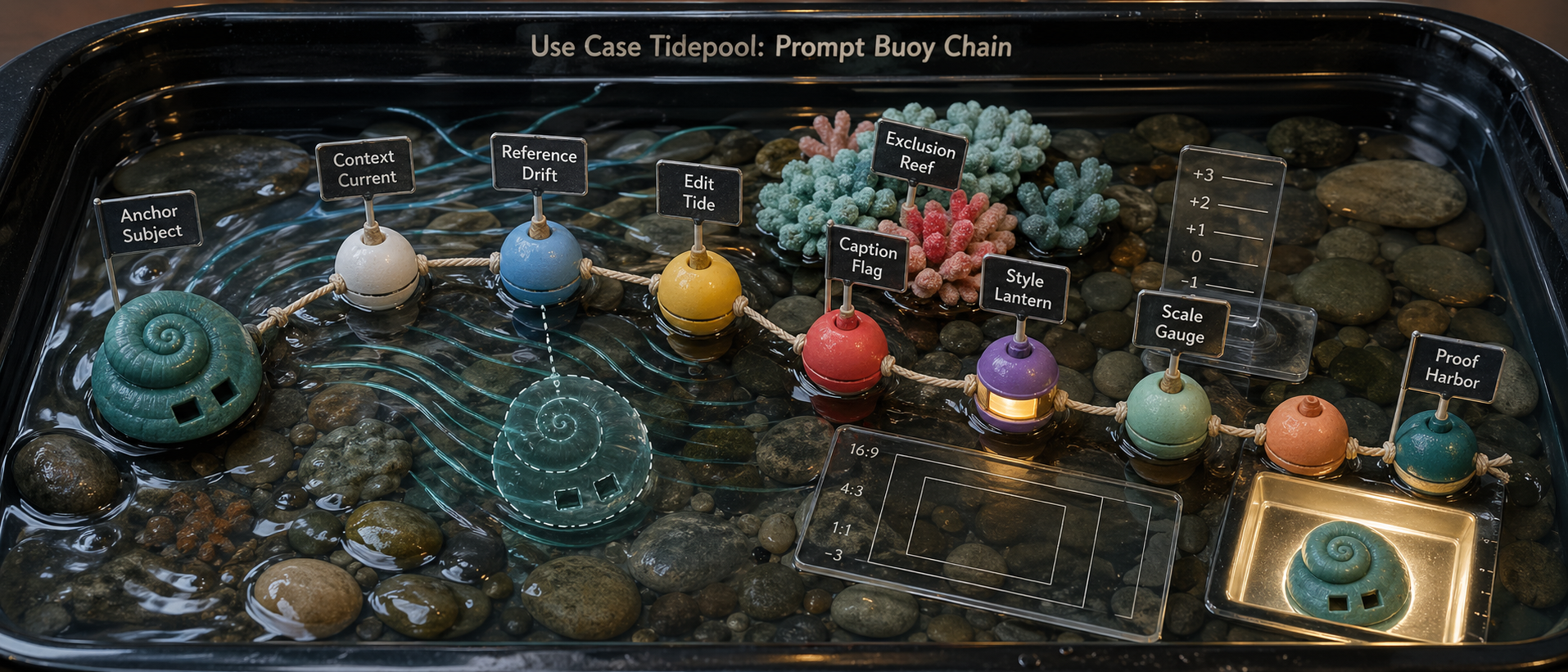Set the scale gauge to 0
This screenshot has width=1568, height=672.
(x=1196, y=257)
